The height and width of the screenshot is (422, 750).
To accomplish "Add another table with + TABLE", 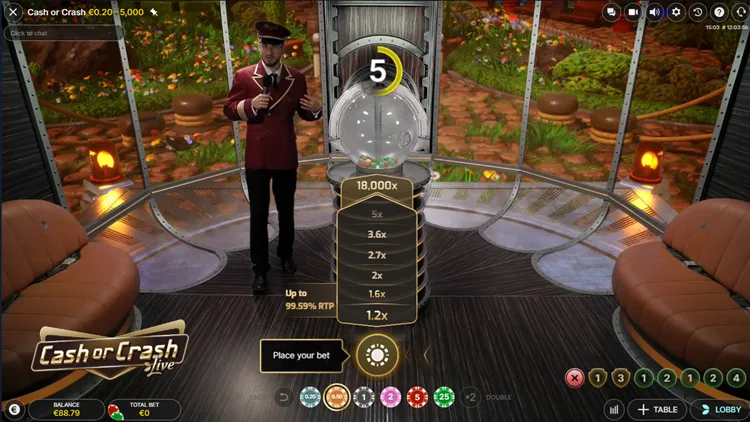I will [x=657, y=409].
